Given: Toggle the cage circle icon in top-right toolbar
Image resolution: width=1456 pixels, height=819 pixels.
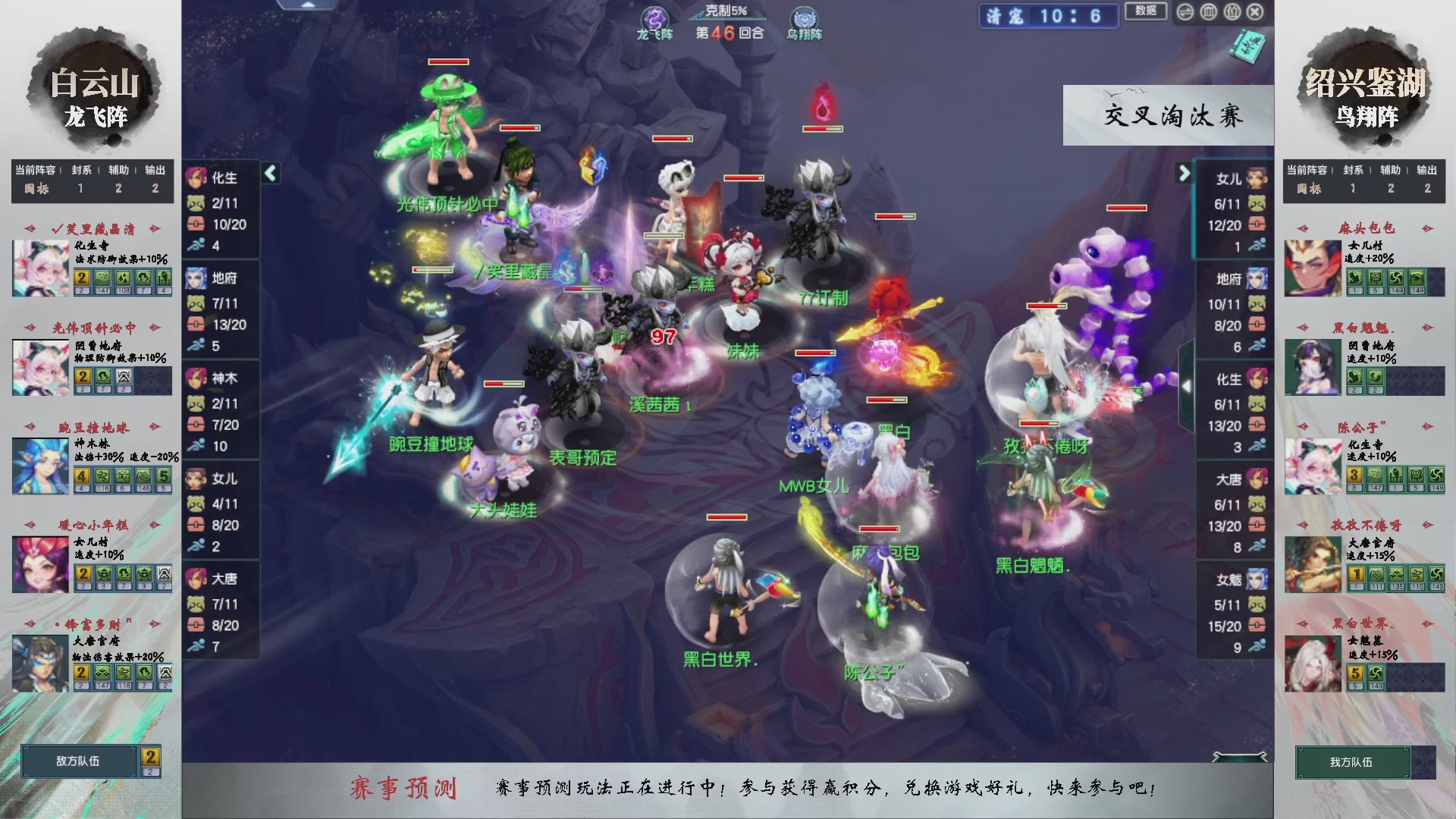Looking at the screenshot, I should point(1209,12).
